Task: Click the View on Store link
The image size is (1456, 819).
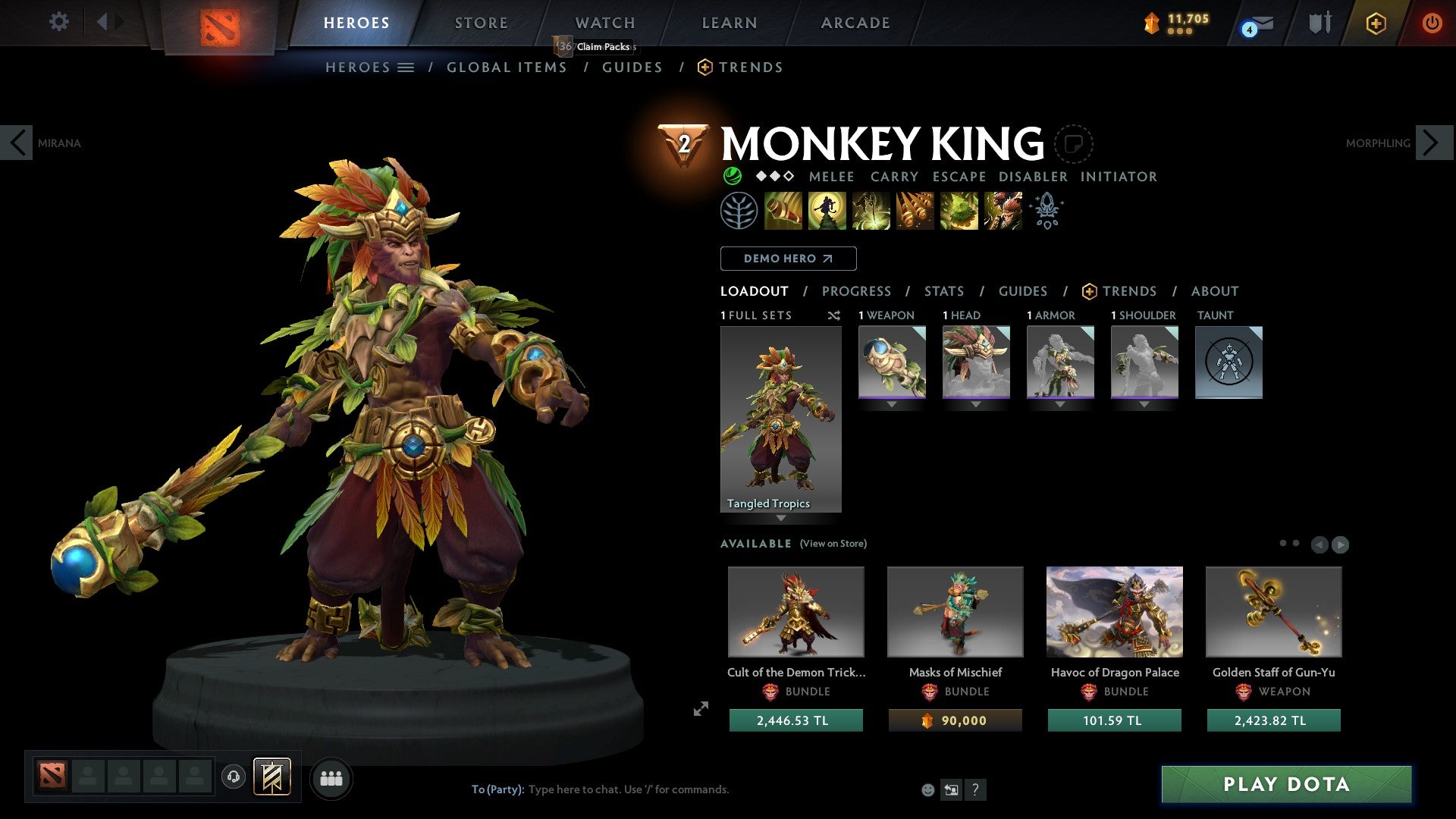Action: pyautogui.click(x=833, y=544)
